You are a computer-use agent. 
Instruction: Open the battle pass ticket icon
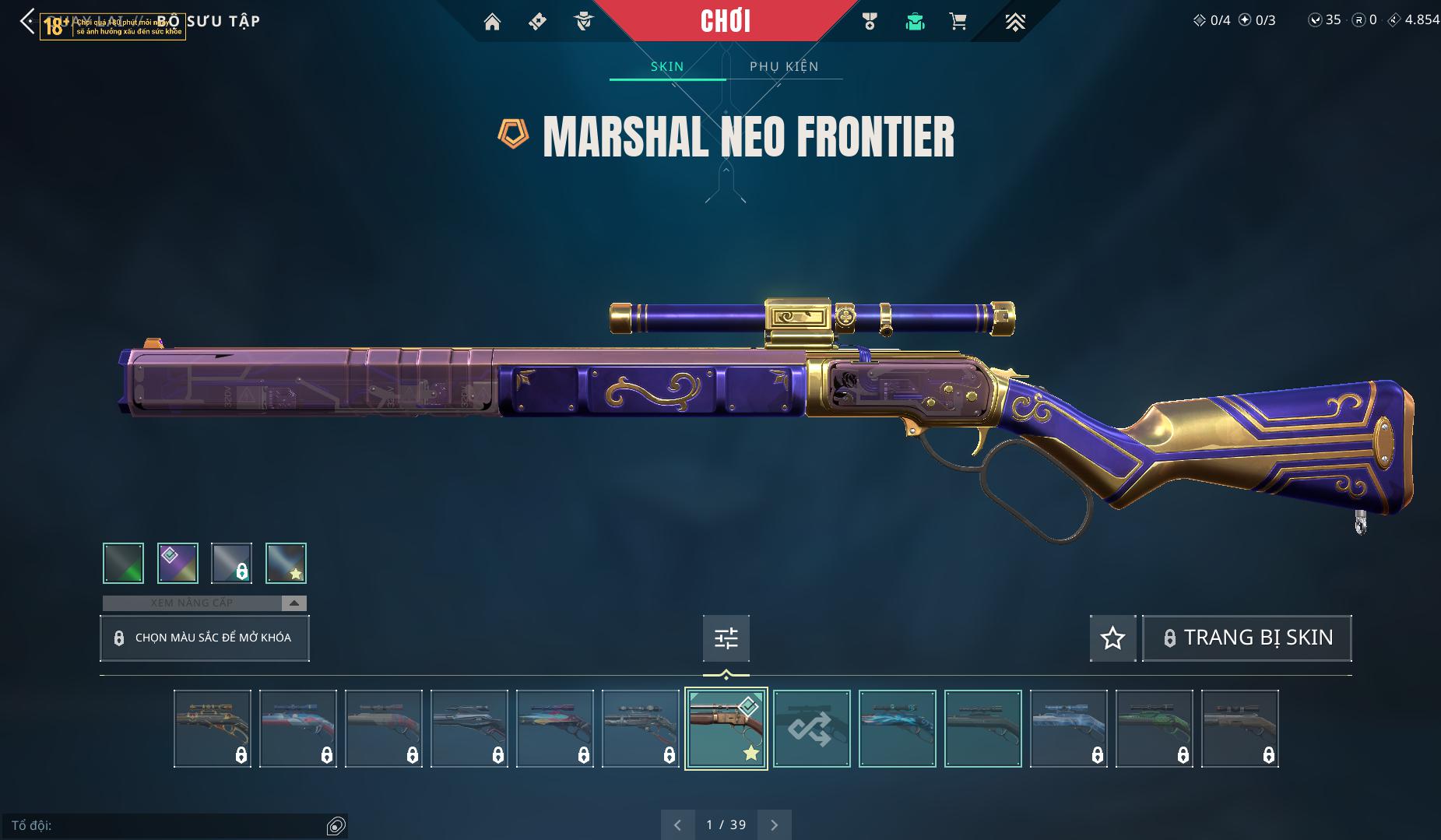pyautogui.click(x=537, y=22)
